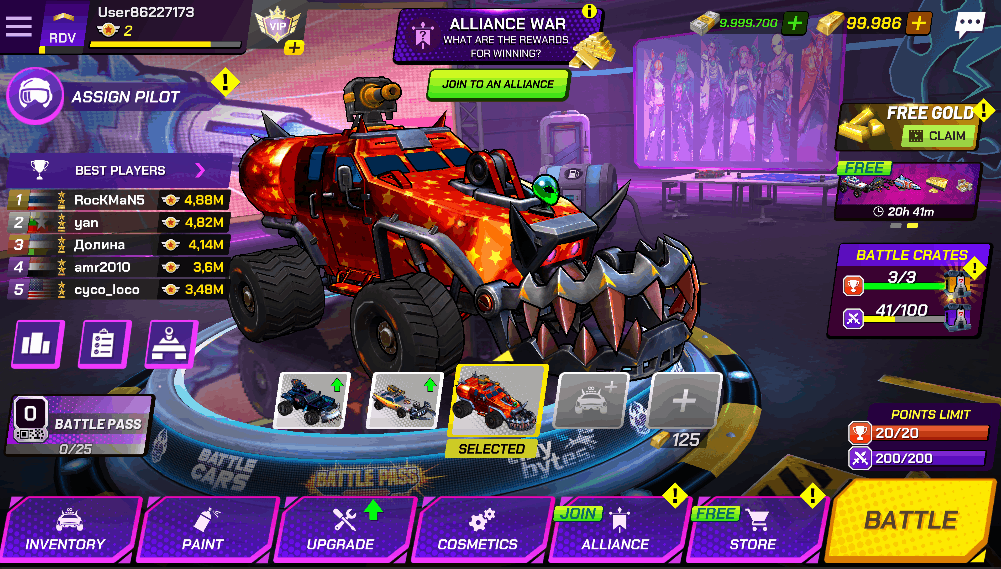Expand the Best Players leaderboard
The height and width of the screenshot is (569, 1001).
tap(200, 170)
